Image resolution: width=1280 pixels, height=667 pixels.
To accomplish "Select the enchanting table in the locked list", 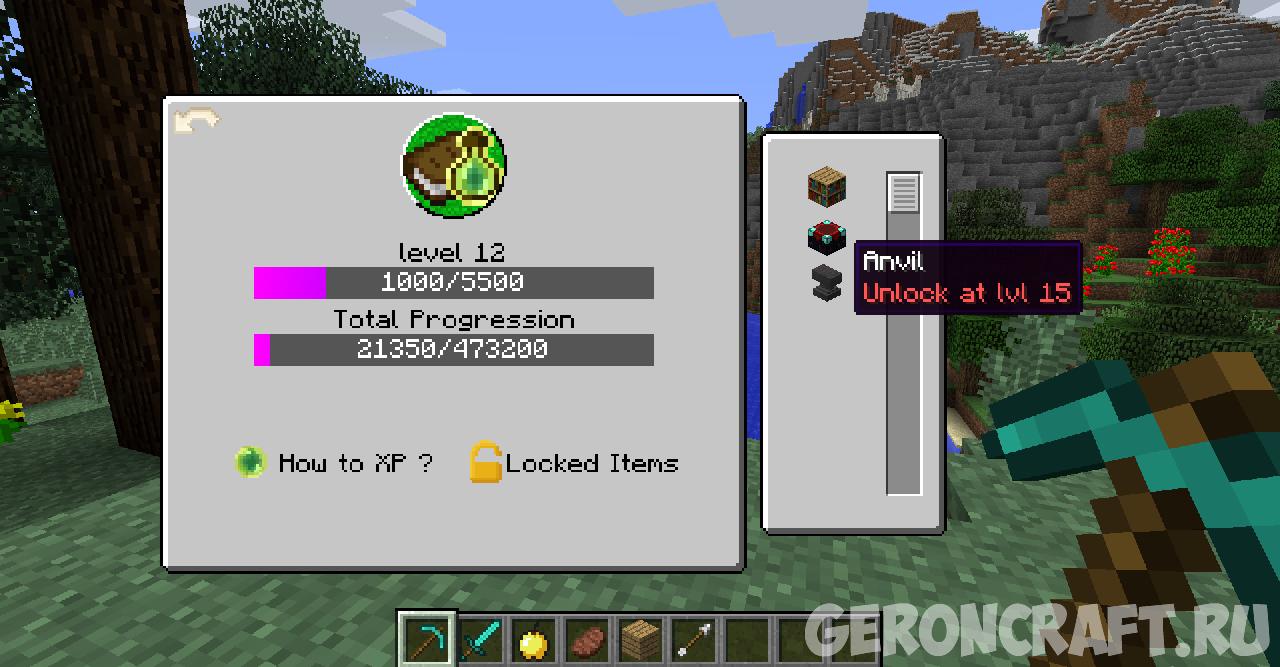I will (x=827, y=237).
